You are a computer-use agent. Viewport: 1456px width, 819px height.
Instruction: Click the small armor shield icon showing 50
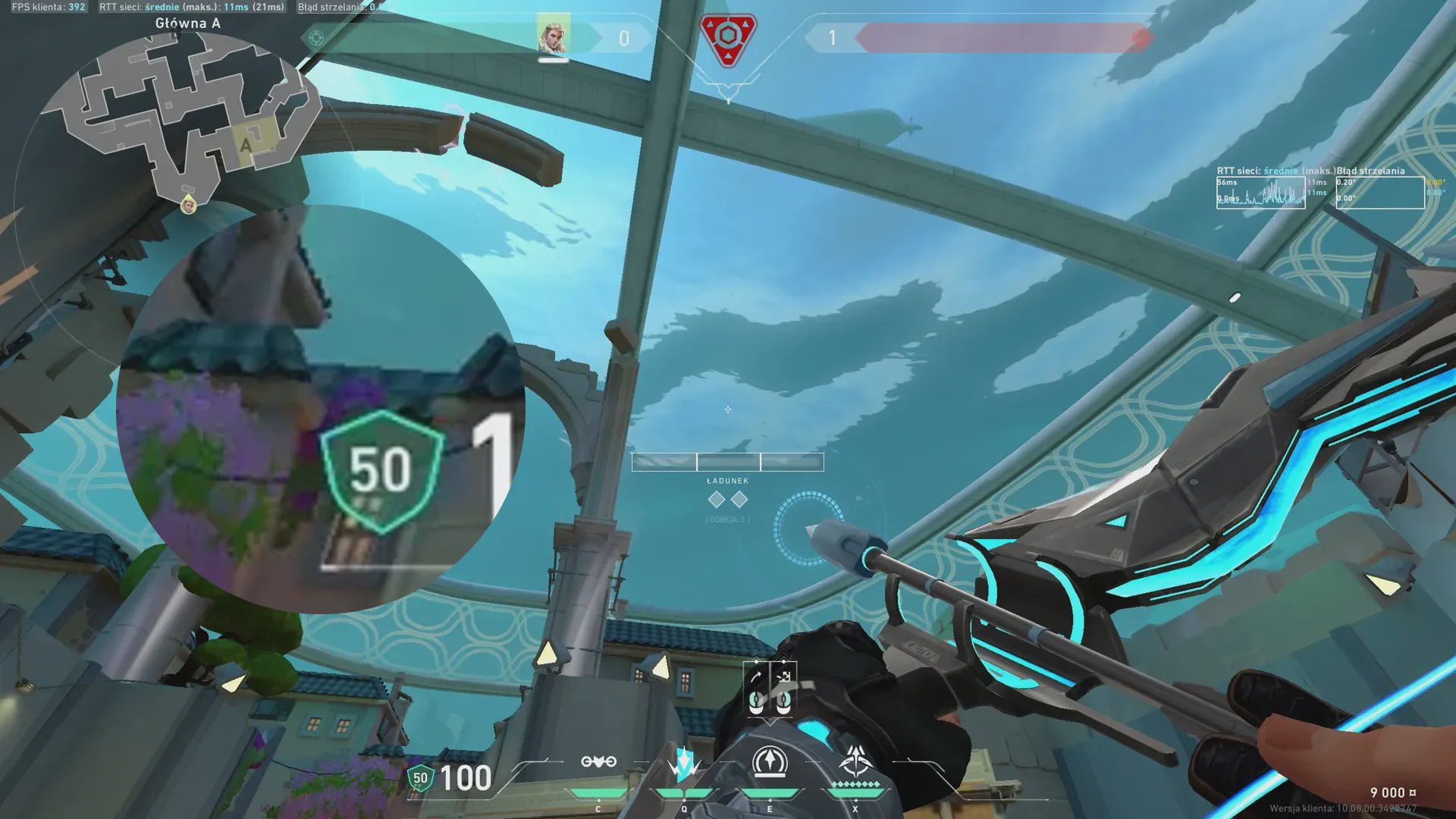coord(420,778)
